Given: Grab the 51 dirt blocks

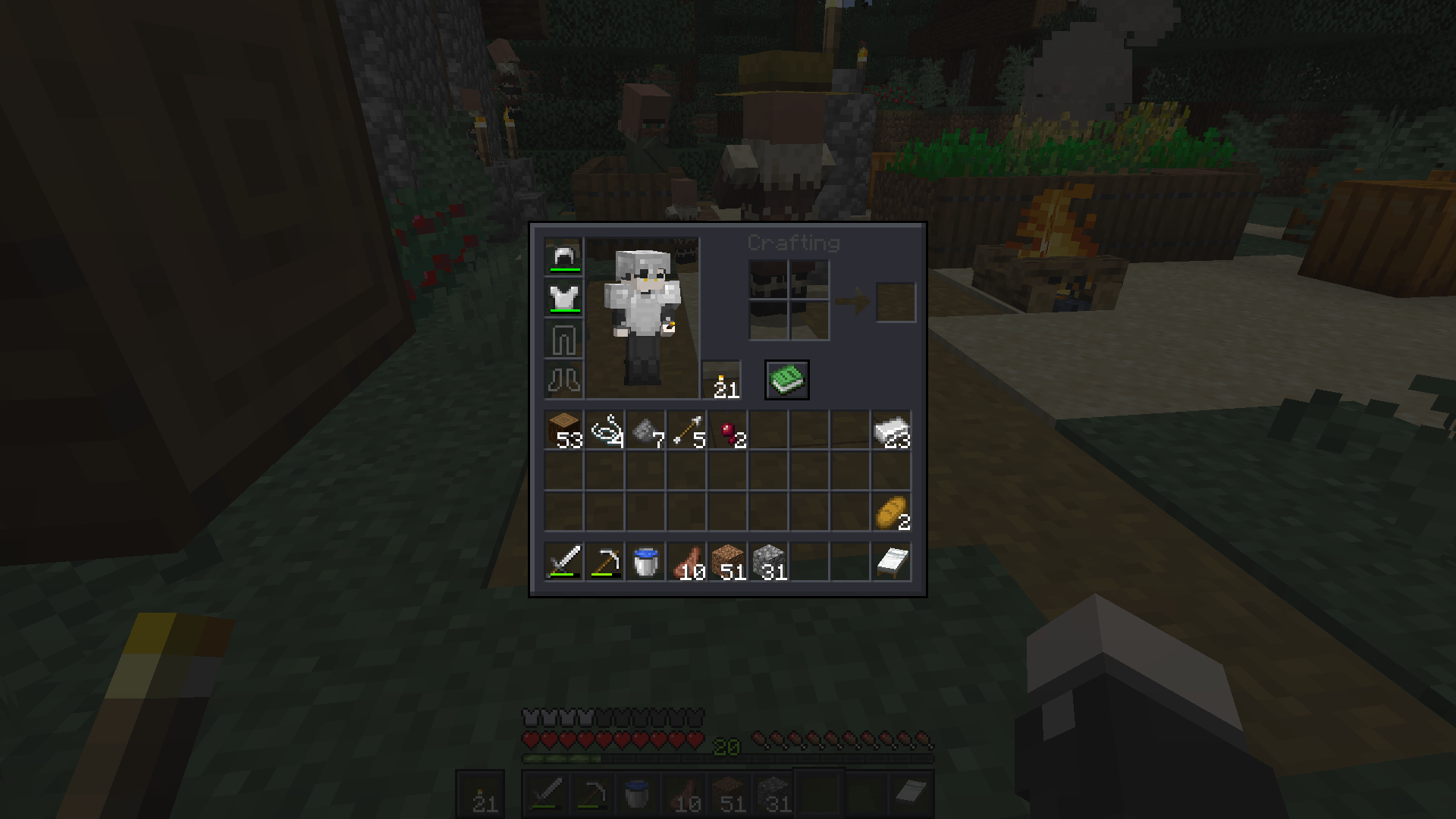Looking at the screenshot, I should 728,563.
